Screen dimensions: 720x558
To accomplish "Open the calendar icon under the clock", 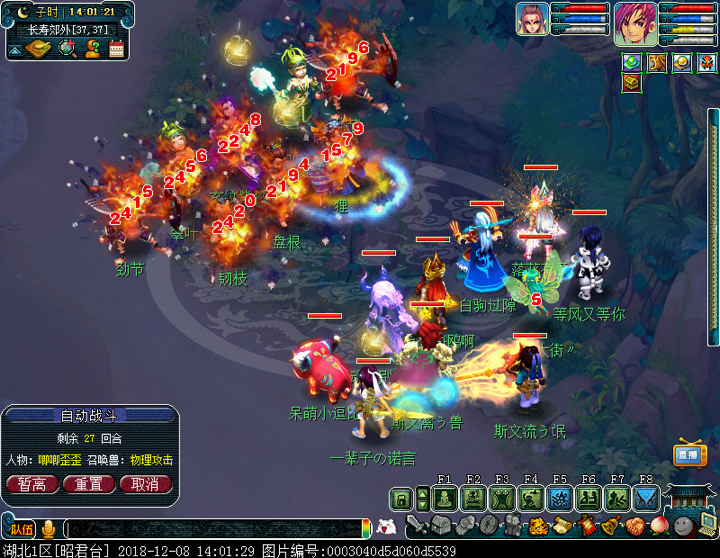I will coord(115,48).
